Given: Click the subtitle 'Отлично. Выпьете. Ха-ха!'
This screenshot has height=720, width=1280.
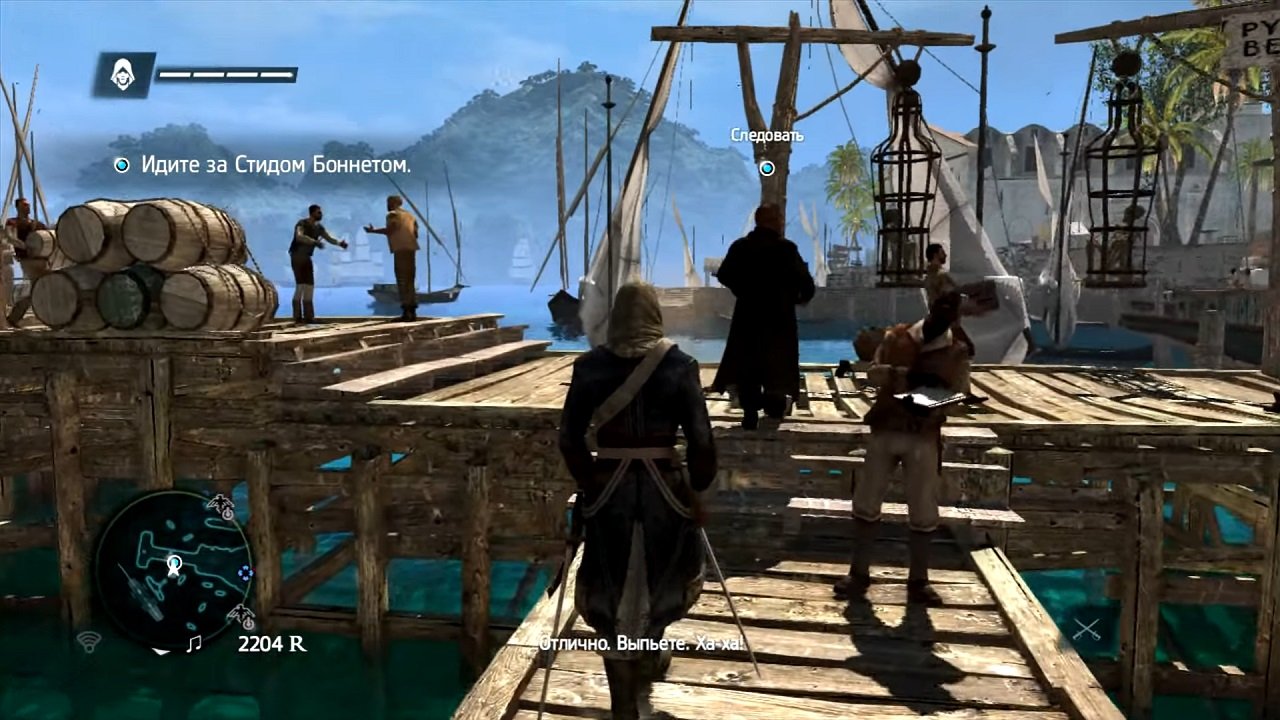Looking at the screenshot, I should pyautogui.click(x=640, y=645).
